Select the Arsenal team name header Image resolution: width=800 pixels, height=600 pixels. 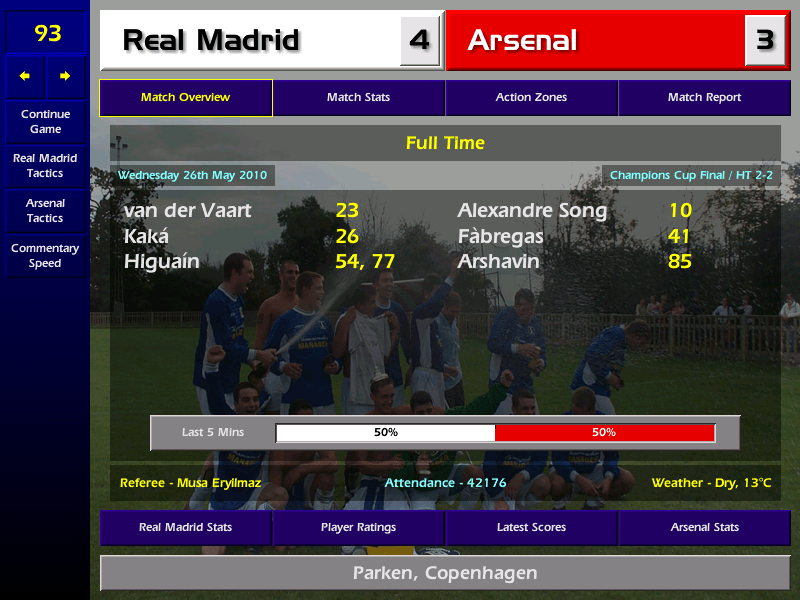coord(595,41)
